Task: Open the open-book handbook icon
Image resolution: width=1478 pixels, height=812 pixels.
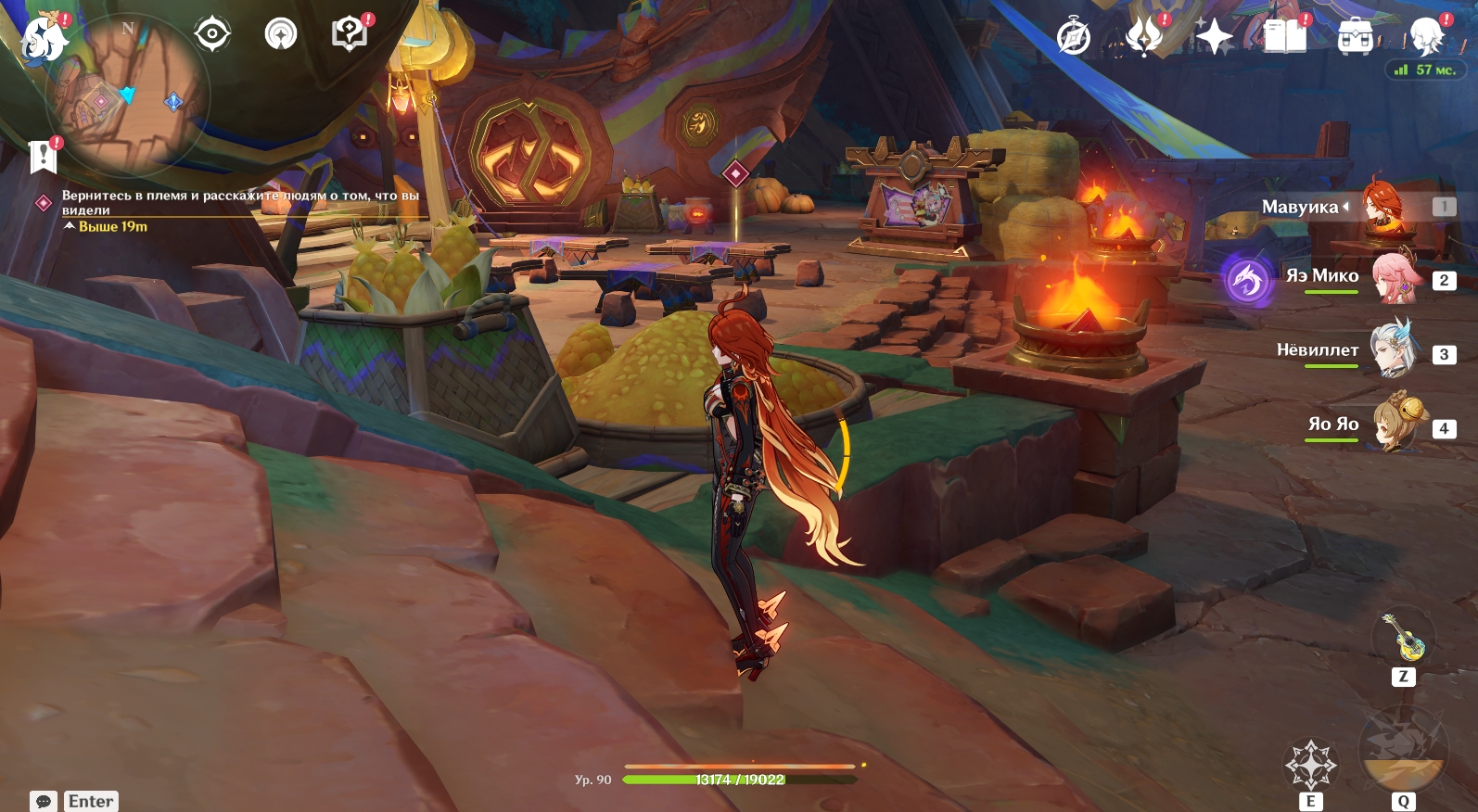Action: pyautogui.click(x=1284, y=38)
